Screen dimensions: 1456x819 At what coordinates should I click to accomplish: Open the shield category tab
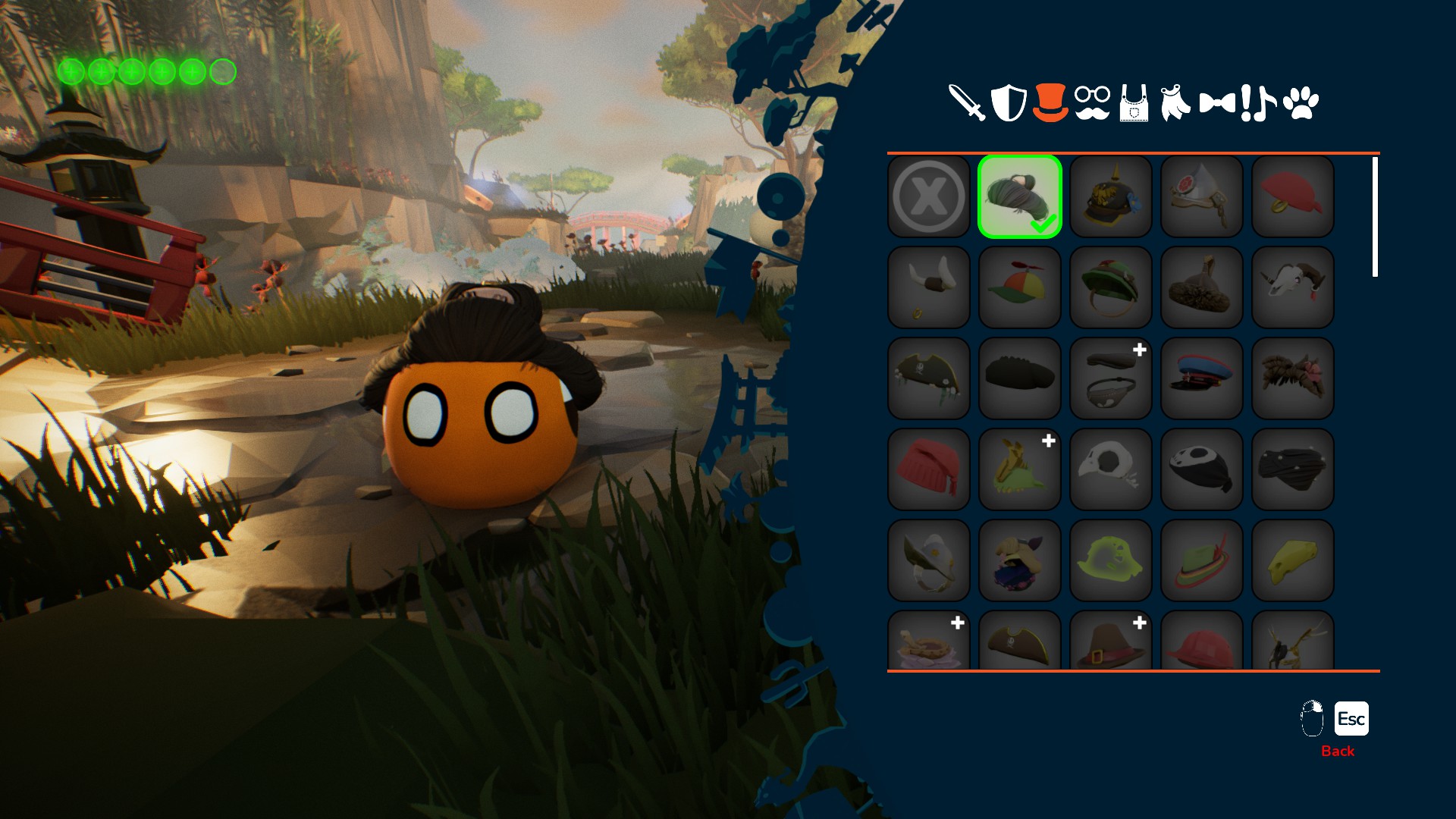click(1009, 102)
